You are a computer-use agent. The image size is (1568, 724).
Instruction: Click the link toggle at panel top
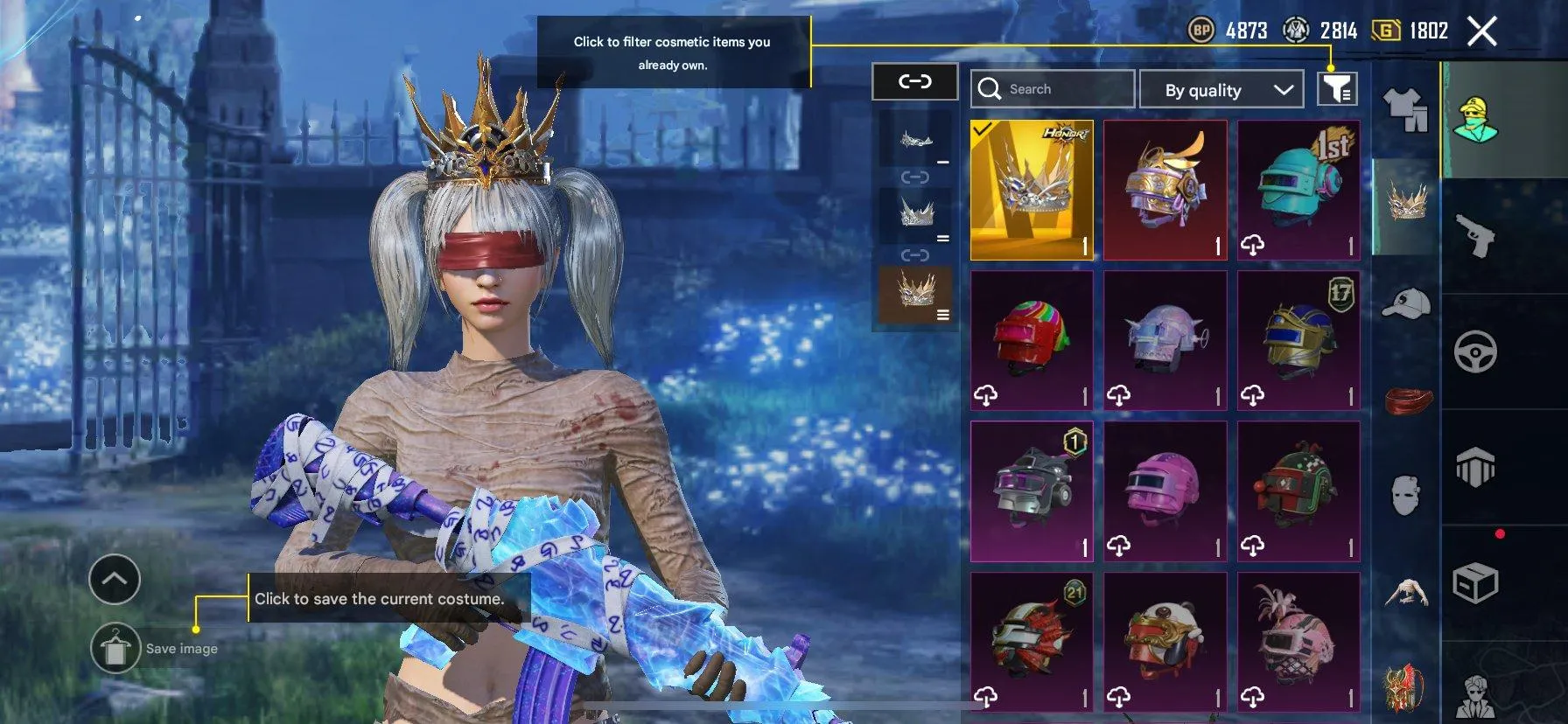click(x=914, y=83)
